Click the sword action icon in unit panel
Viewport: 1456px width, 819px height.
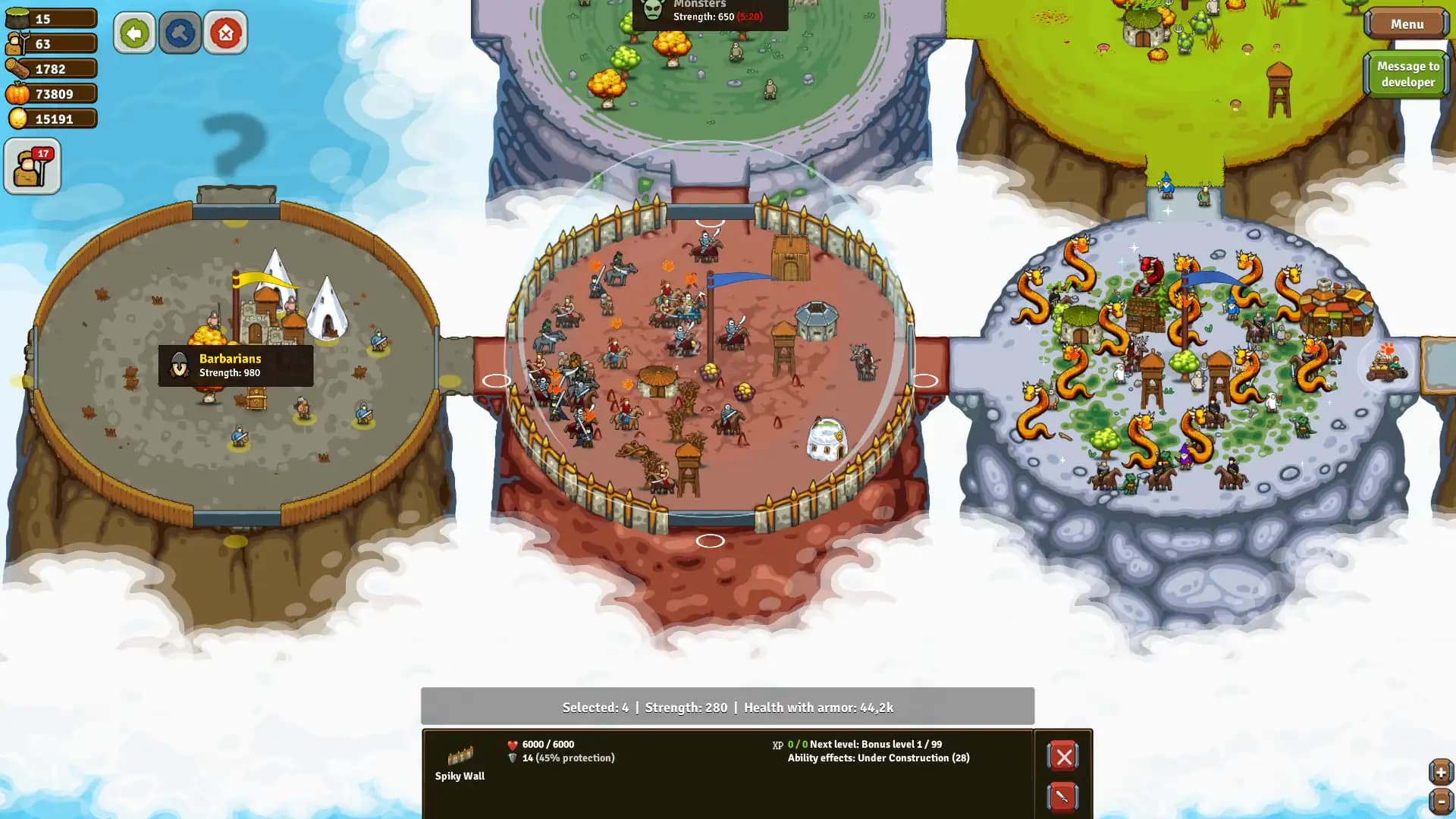point(1063,798)
